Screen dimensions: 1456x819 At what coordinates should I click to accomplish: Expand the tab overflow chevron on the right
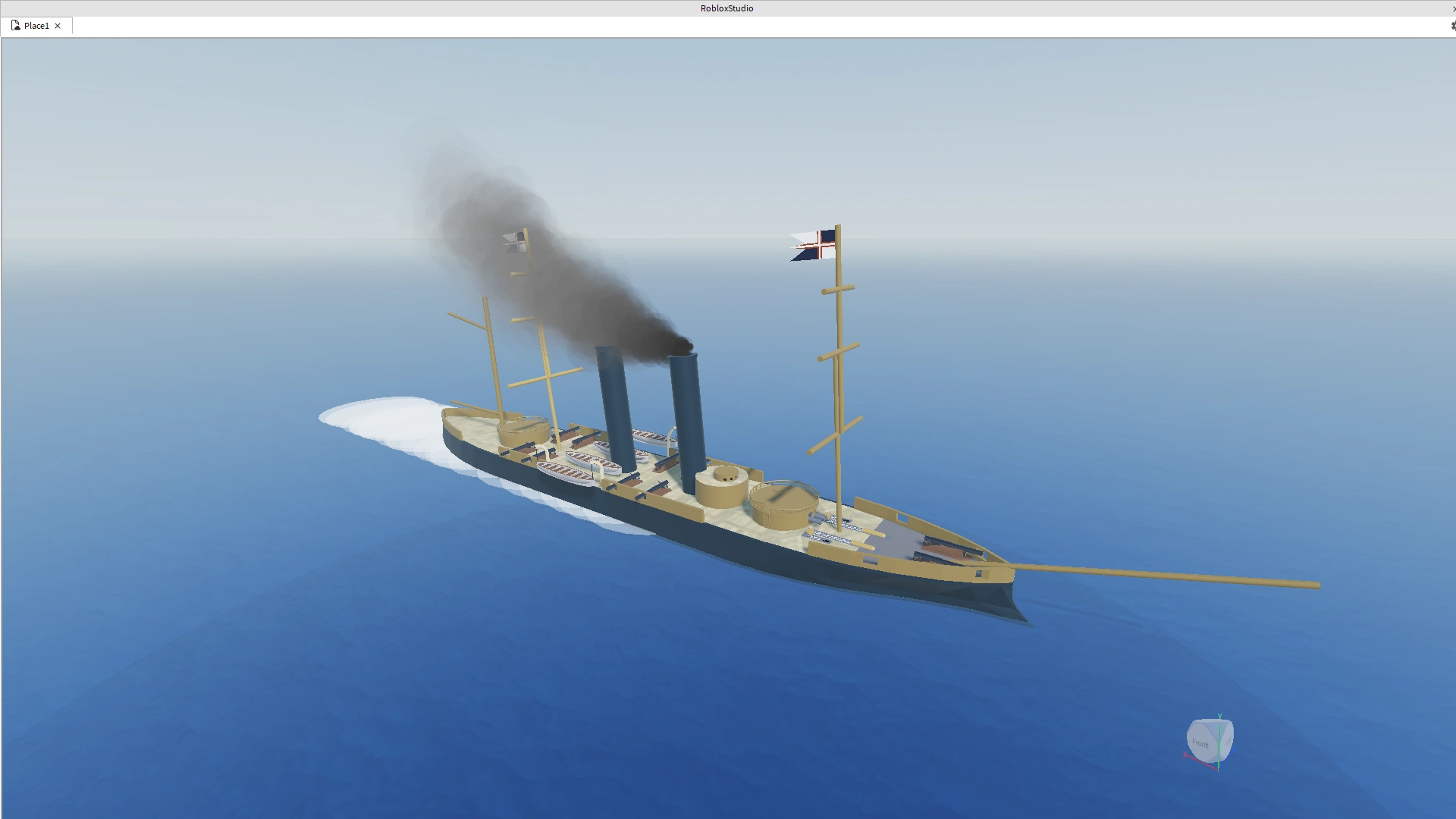pyautogui.click(x=1454, y=8)
